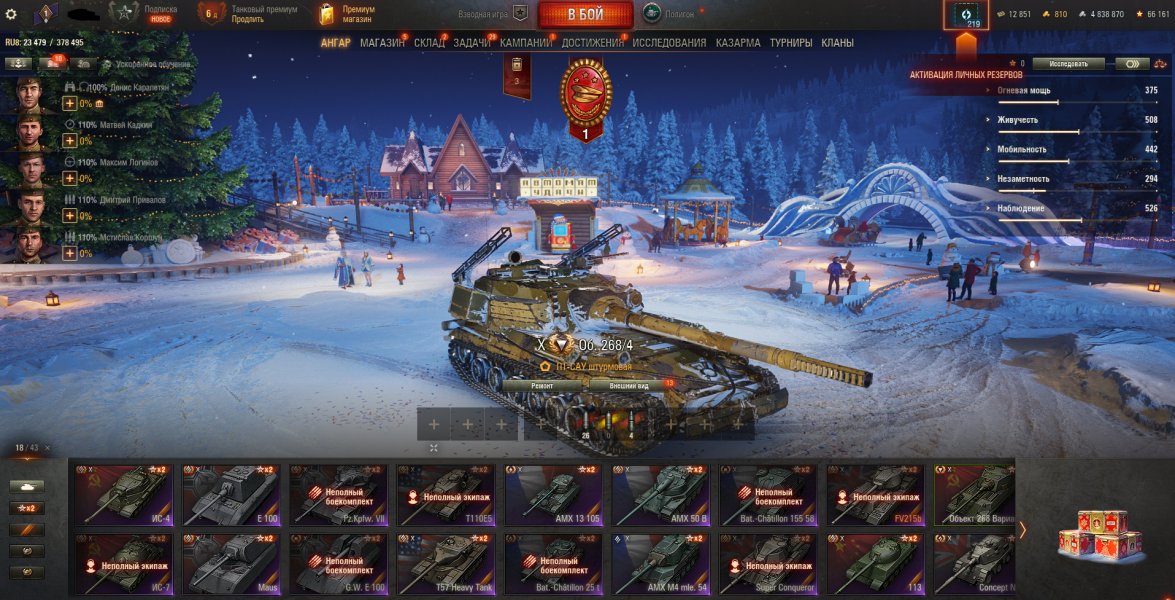The width and height of the screenshot is (1175, 600).
Task: Click the Исследовать button
Action: 1069,63
